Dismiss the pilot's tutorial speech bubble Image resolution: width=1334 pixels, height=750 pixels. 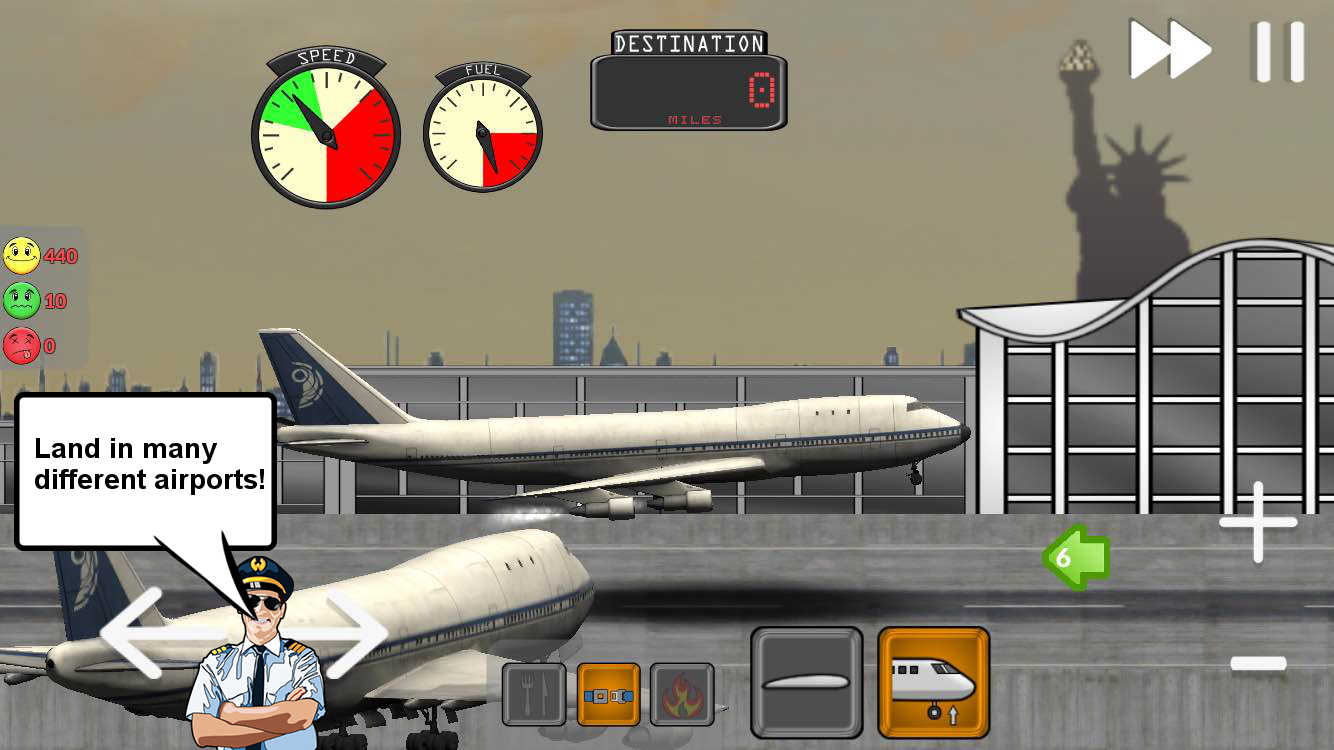(x=147, y=464)
